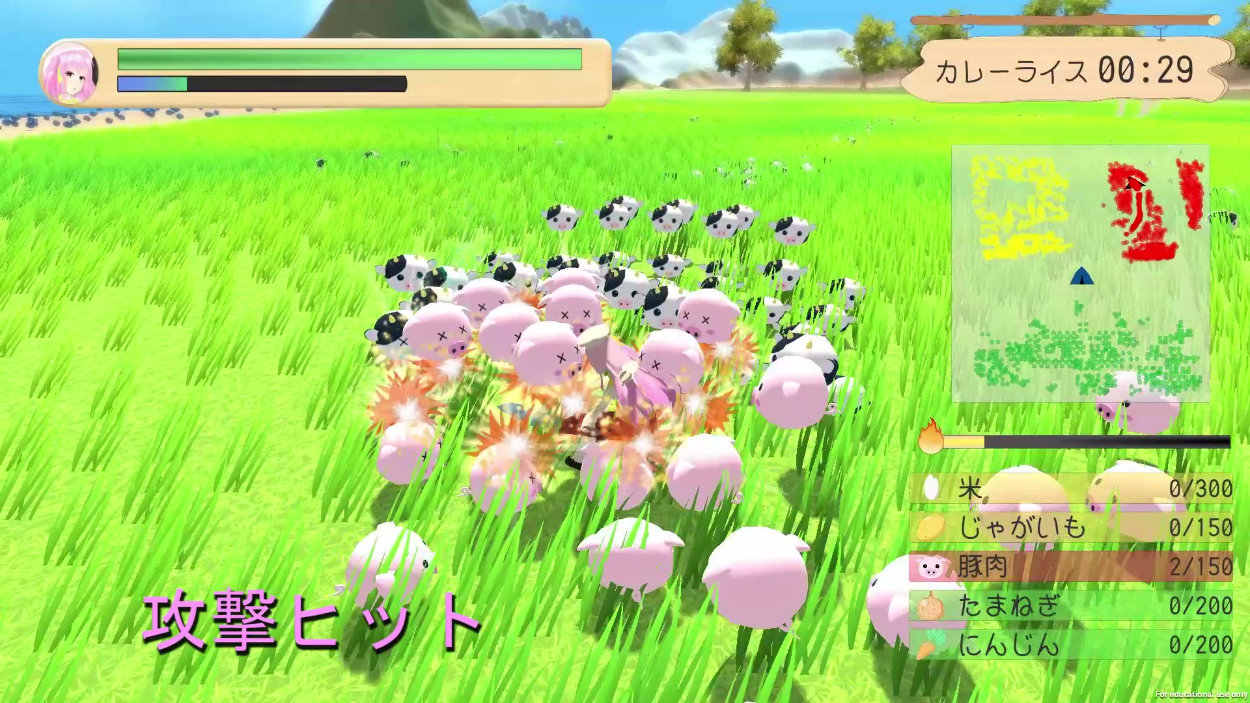Select the 豚肉 pork ingredient row
The image size is (1250, 703).
1071,567
